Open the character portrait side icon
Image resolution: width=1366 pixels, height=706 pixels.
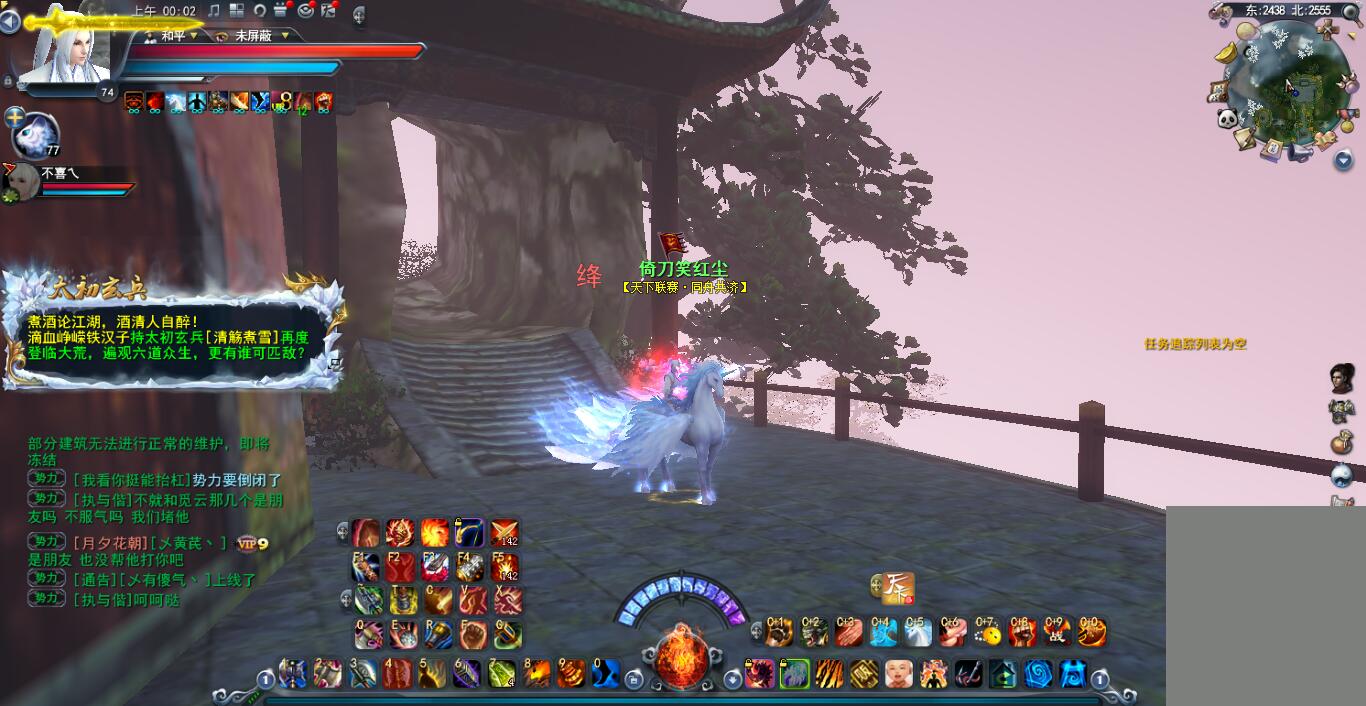pos(1342,378)
